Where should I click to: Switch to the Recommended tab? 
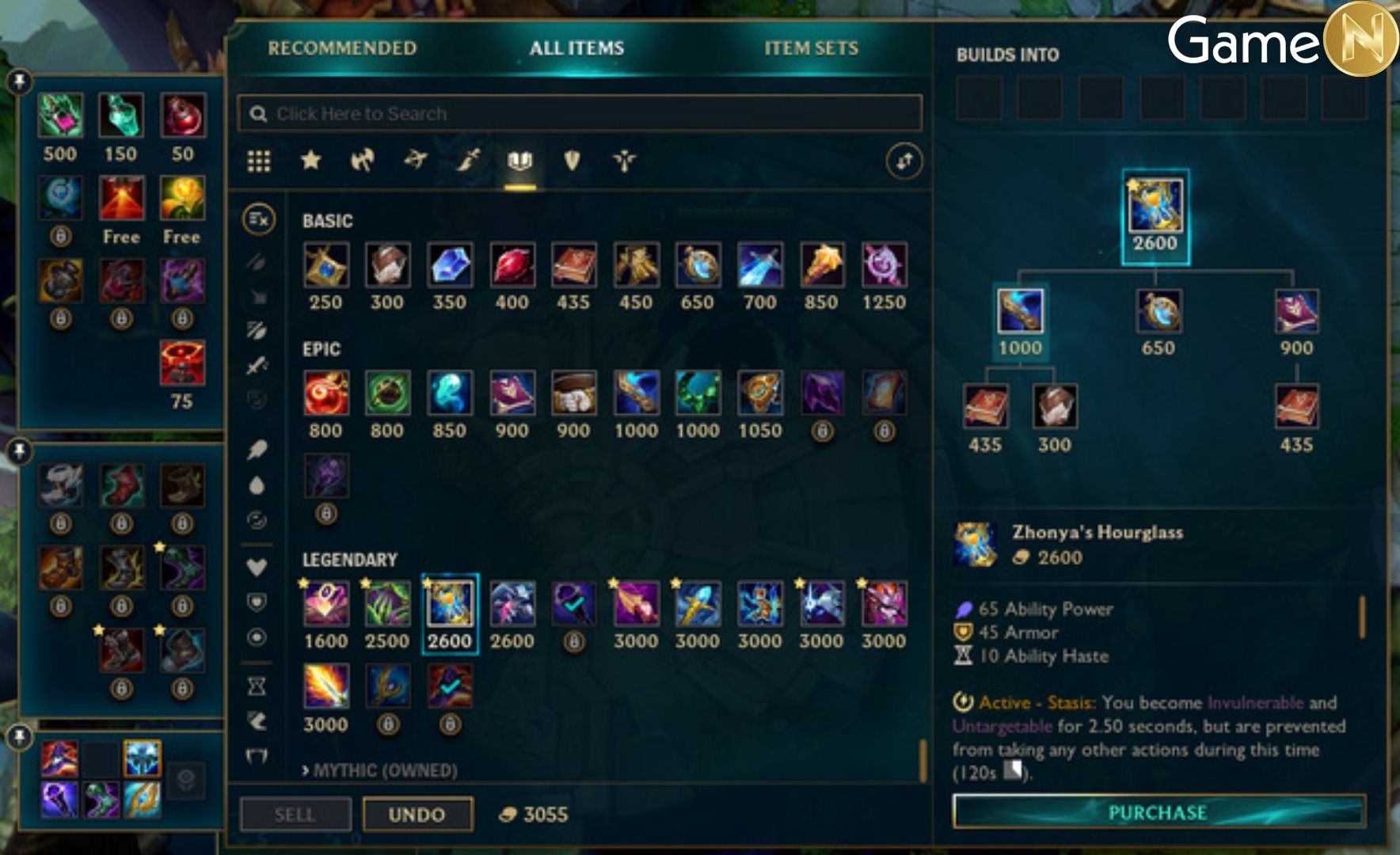tap(341, 48)
